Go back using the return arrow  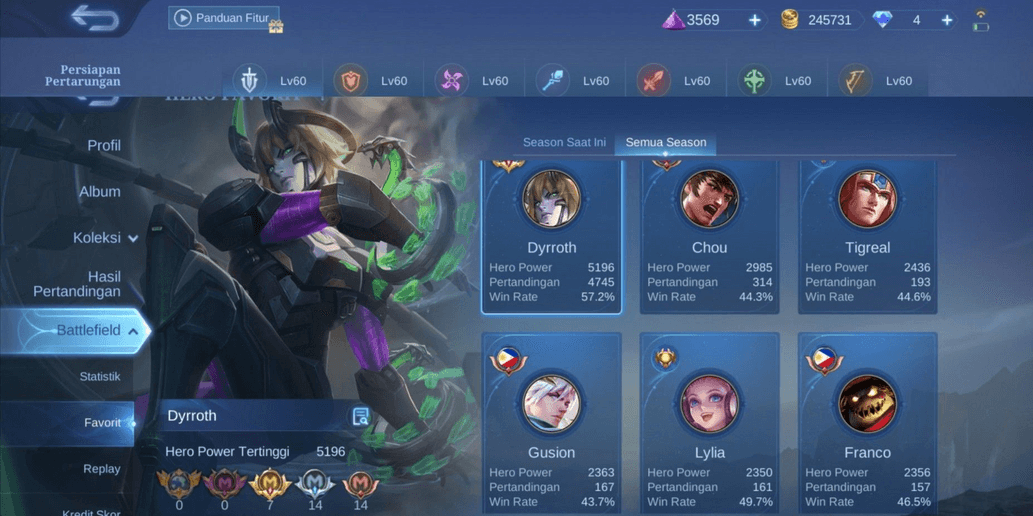tap(95, 18)
